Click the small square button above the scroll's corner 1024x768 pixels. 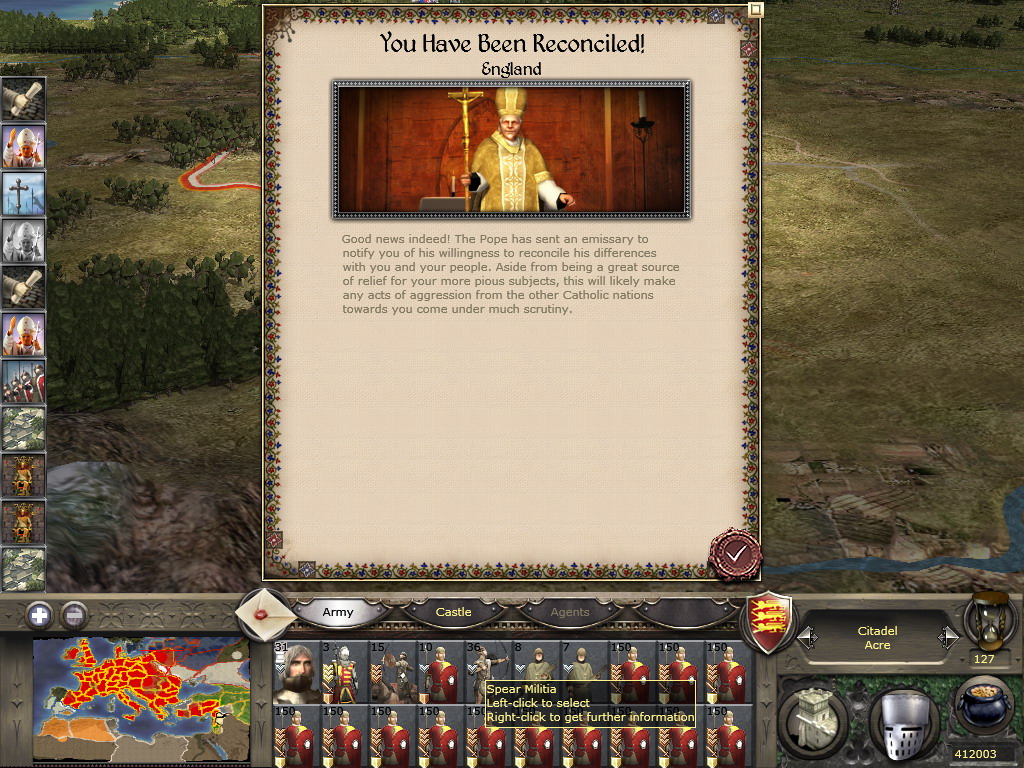(756, 9)
